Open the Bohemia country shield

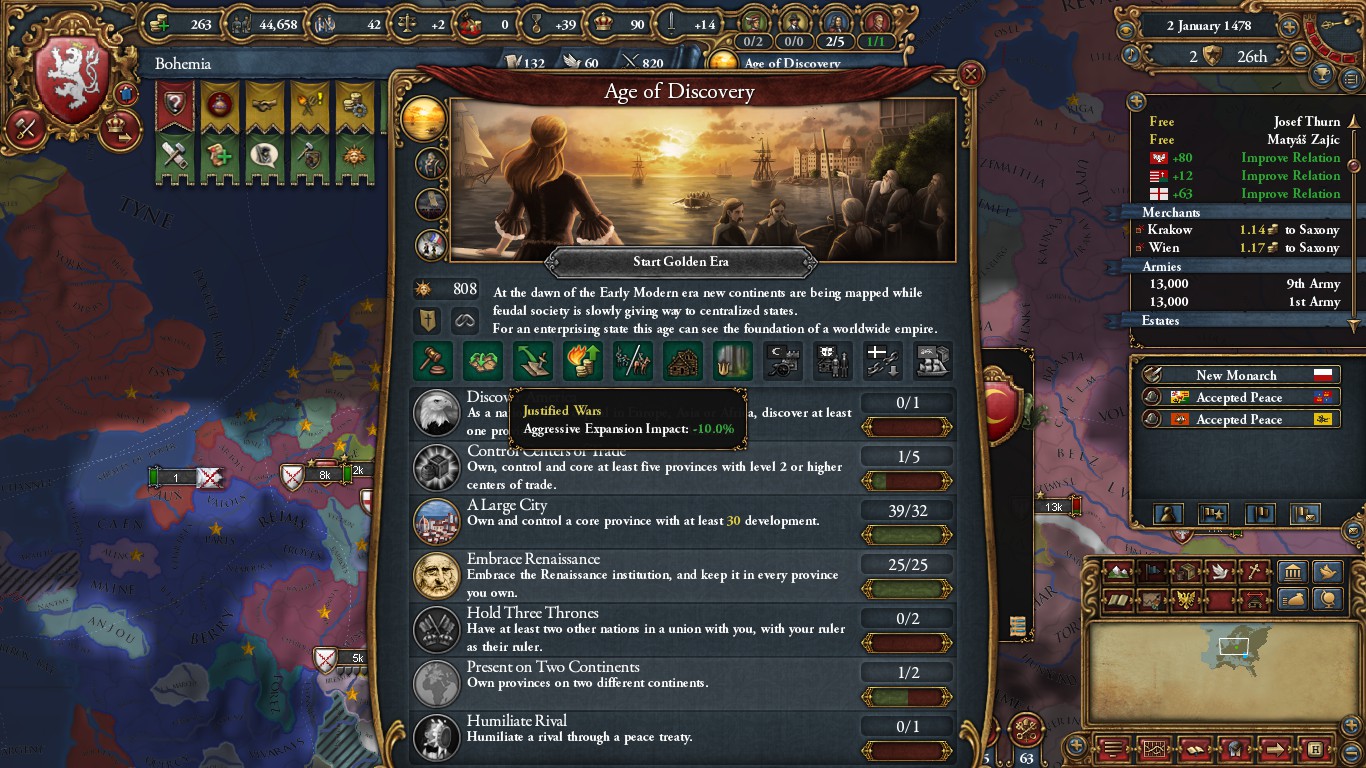[71, 83]
